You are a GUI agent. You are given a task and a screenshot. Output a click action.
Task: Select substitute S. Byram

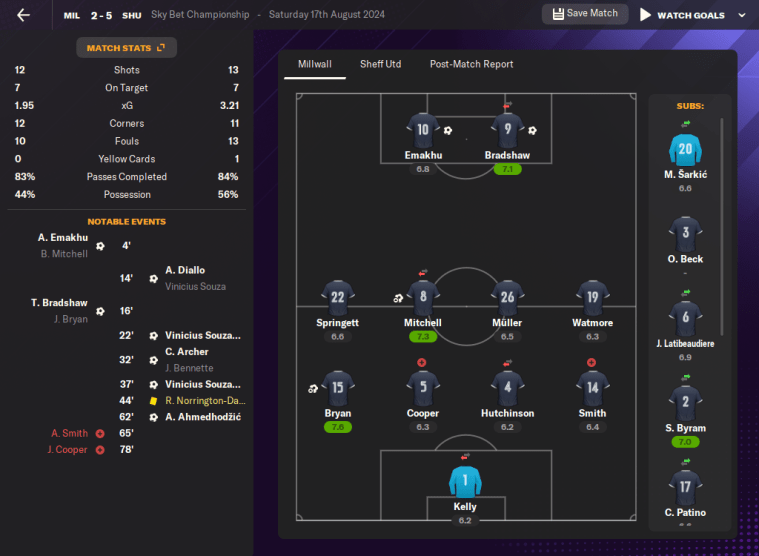[x=685, y=405]
